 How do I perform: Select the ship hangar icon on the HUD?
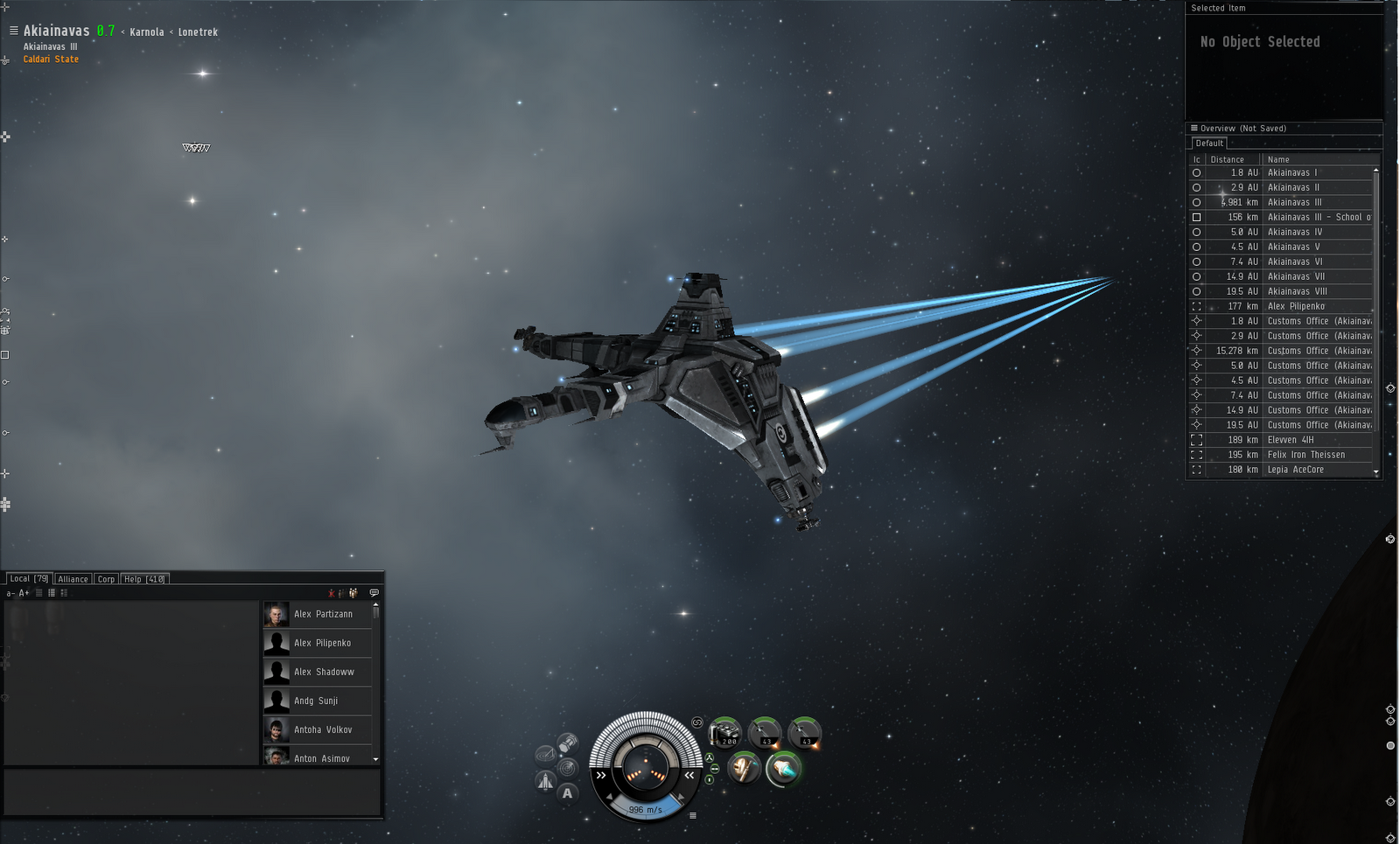tap(545, 781)
